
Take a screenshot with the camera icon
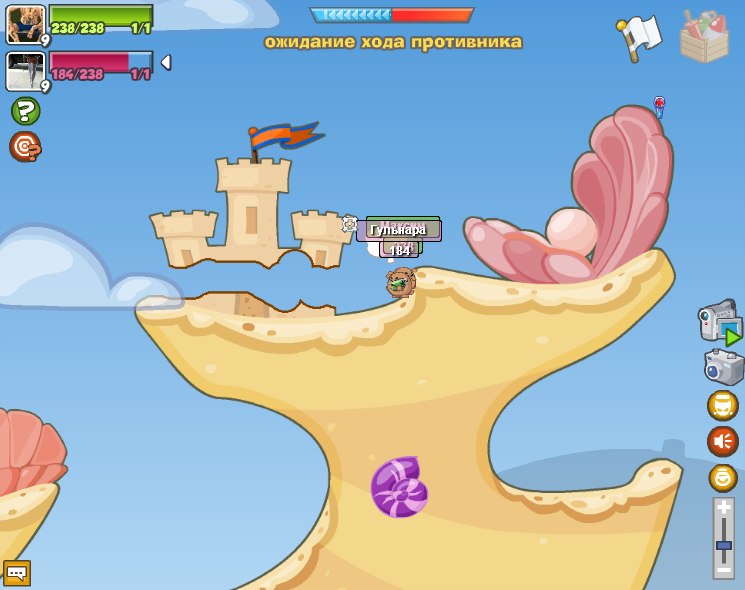click(724, 367)
